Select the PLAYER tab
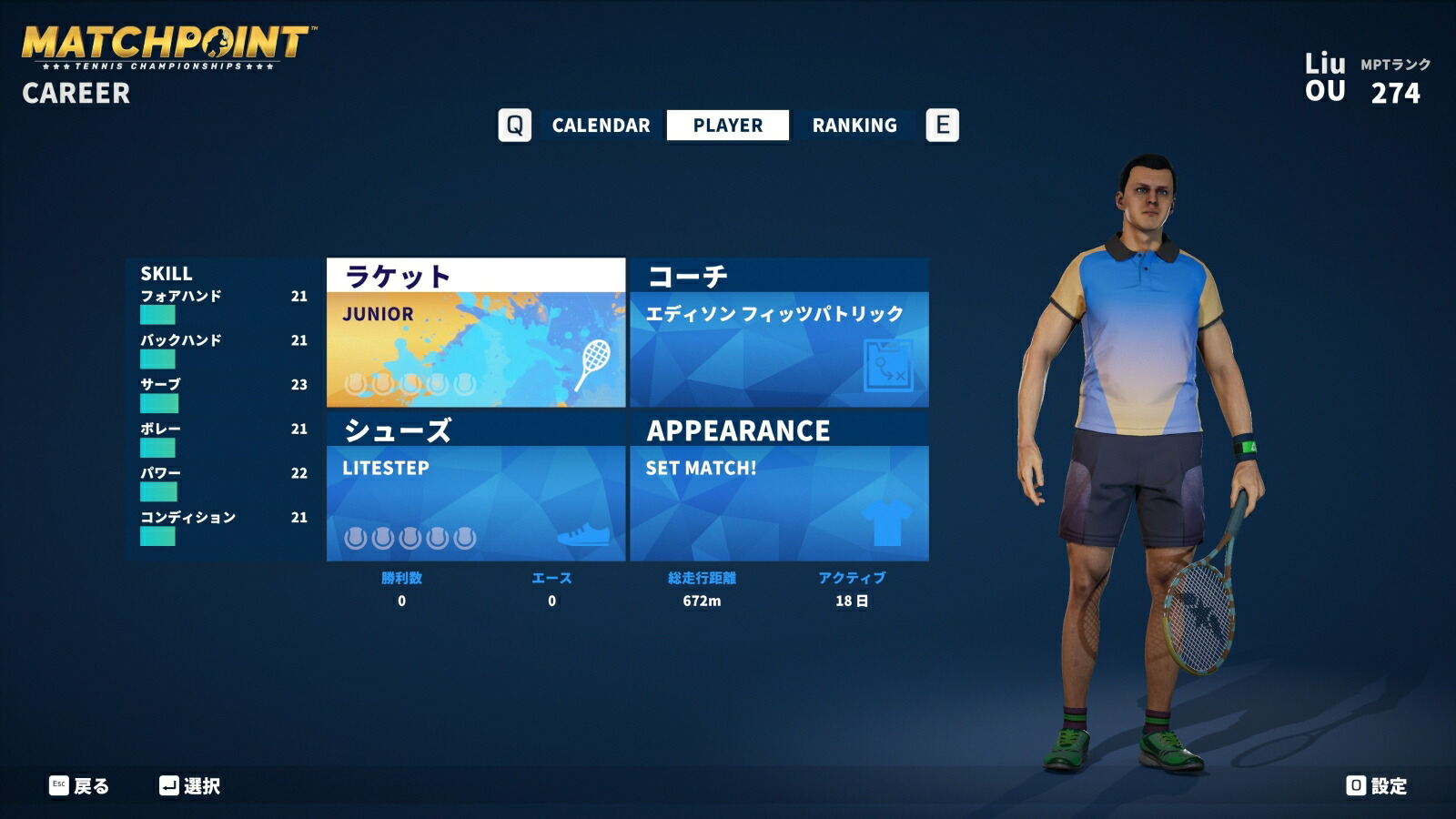The image size is (1456, 819). point(725,125)
